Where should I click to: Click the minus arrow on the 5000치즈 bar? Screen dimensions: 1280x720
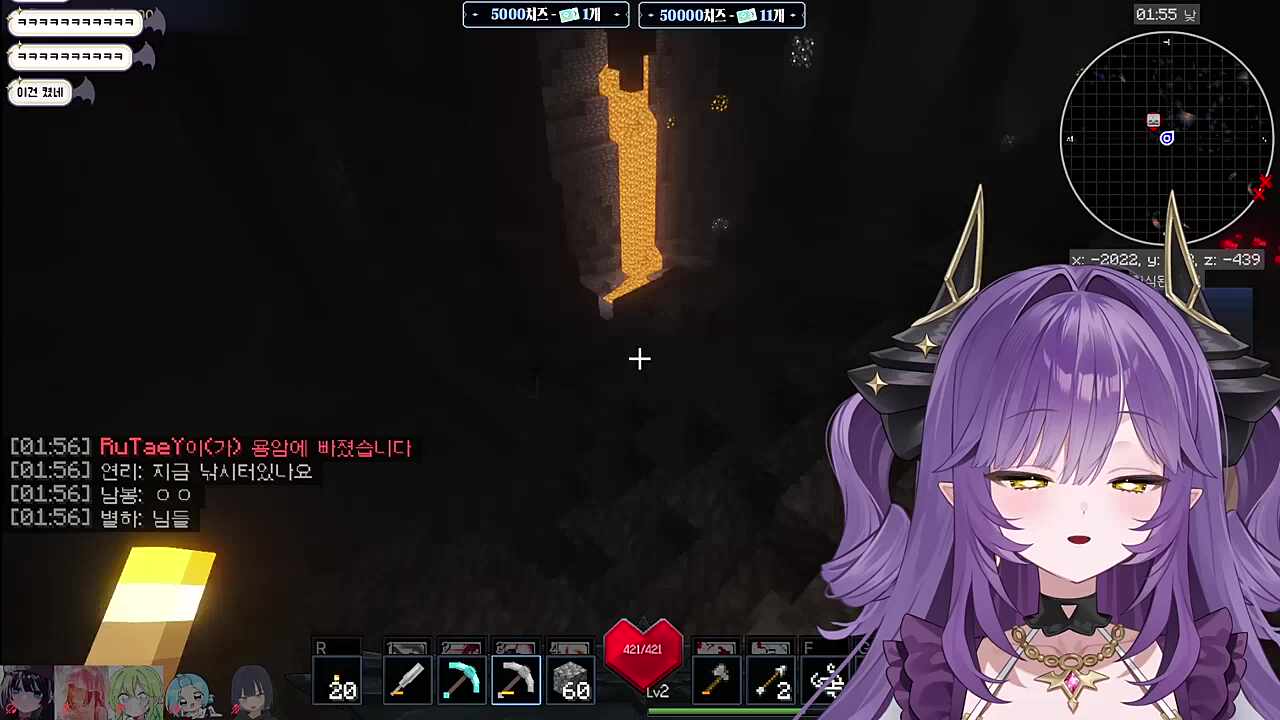coord(475,14)
